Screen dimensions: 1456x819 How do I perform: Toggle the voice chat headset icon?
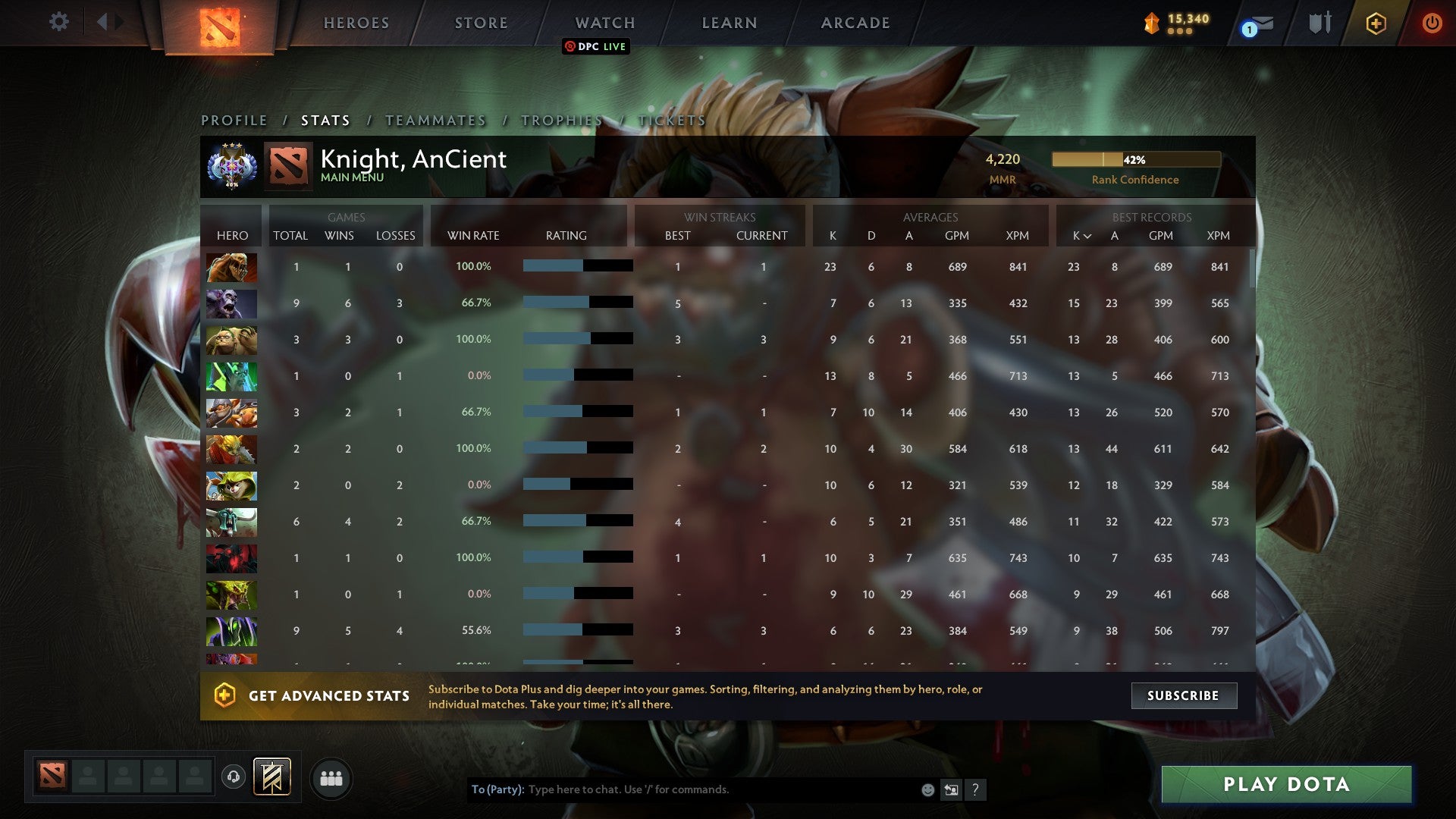pyautogui.click(x=233, y=777)
